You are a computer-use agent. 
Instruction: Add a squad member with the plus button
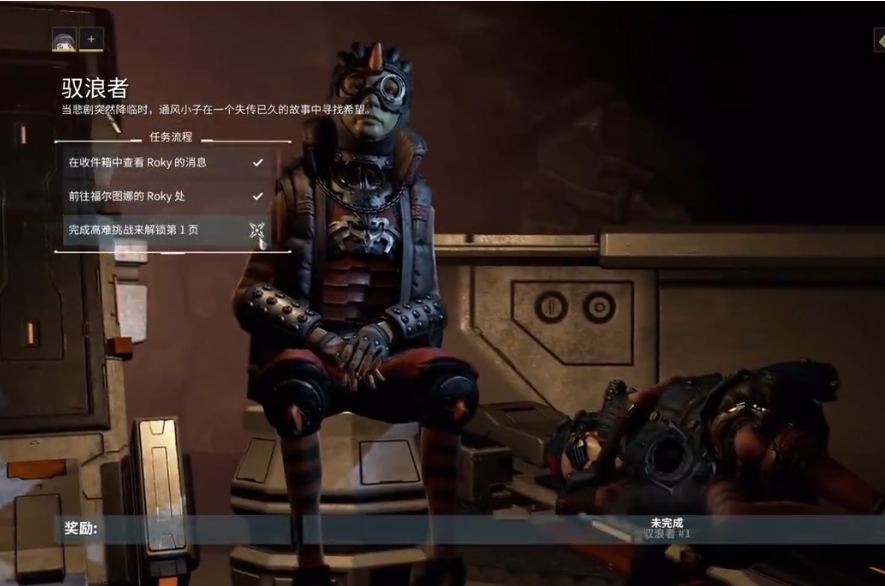[x=91, y=39]
